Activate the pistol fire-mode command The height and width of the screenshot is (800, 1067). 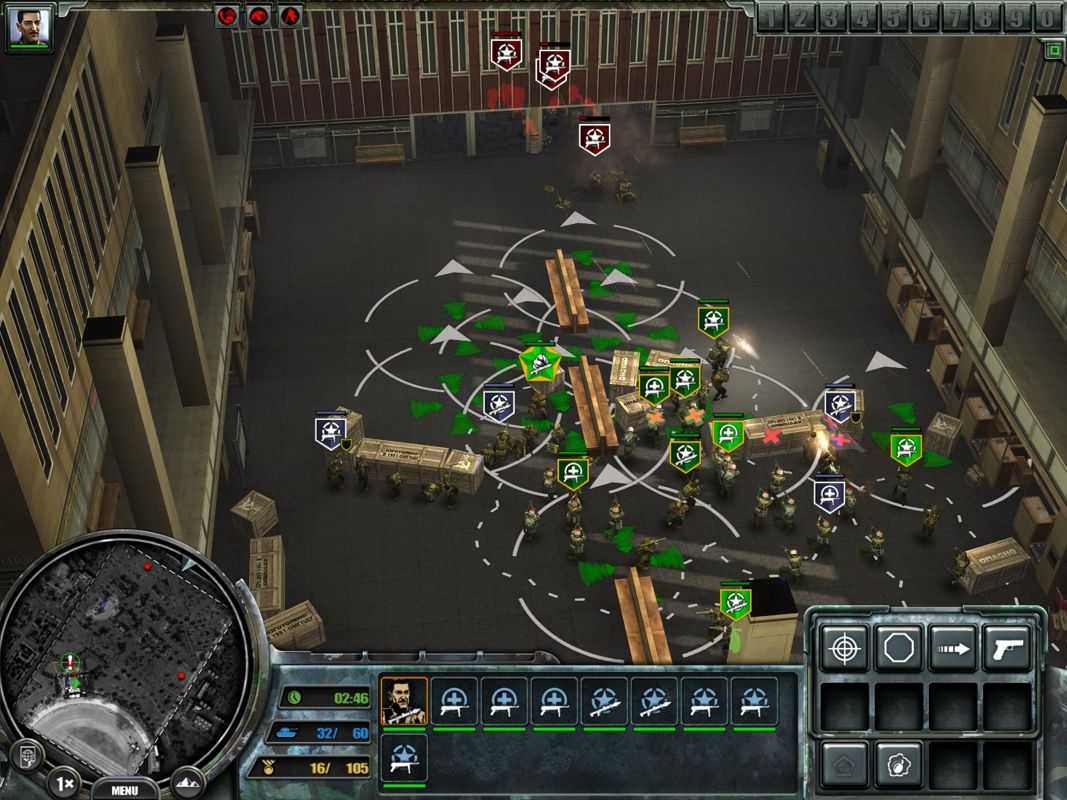[1006, 649]
